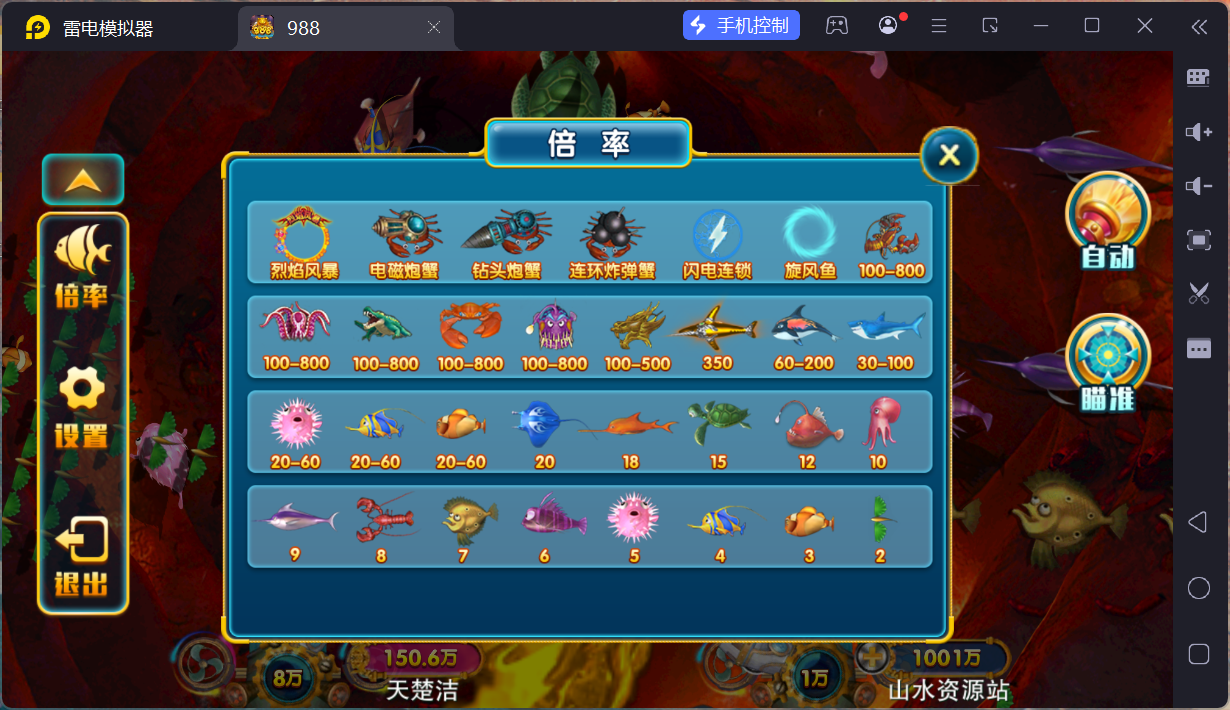Toggle the 自动 auto-fire button
This screenshot has height=710, width=1230.
coord(1108,221)
